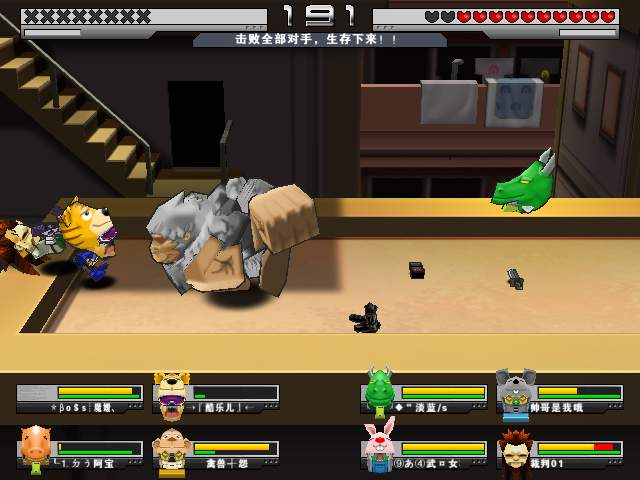Screen dimensions: 640x480
Task: Select the yellow tiger player portrait
Action: [172, 390]
